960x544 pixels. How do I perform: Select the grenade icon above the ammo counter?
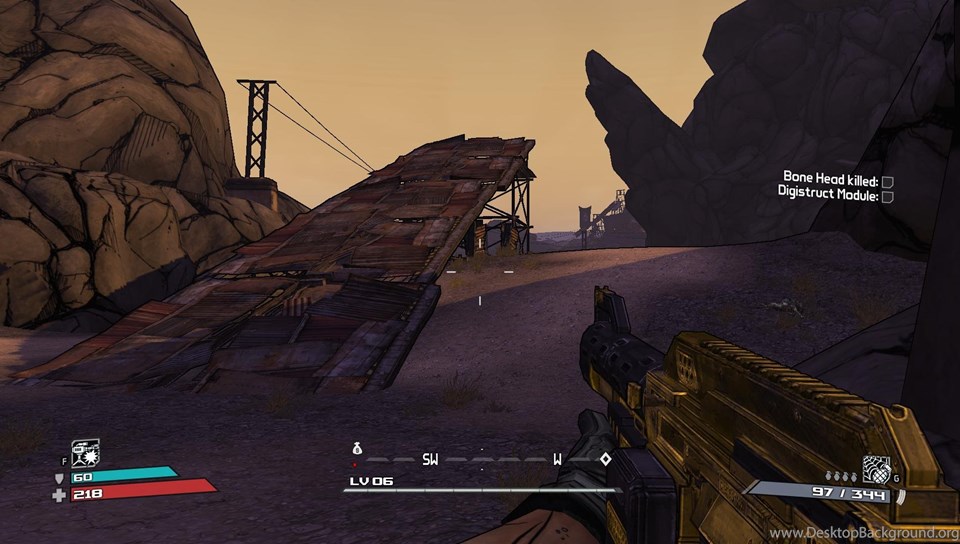tap(876, 468)
